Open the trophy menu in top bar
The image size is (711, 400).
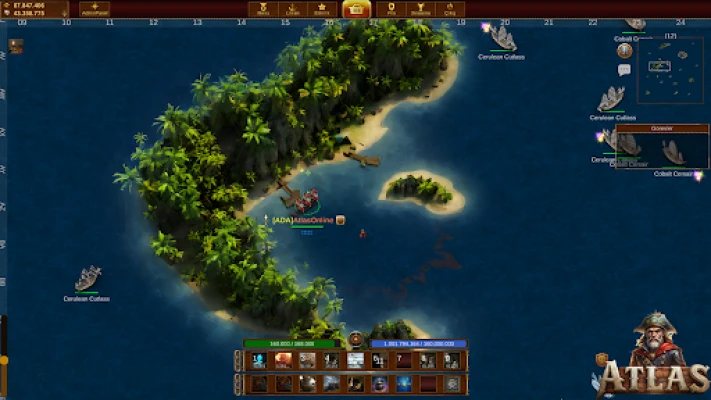click(418, 10)
